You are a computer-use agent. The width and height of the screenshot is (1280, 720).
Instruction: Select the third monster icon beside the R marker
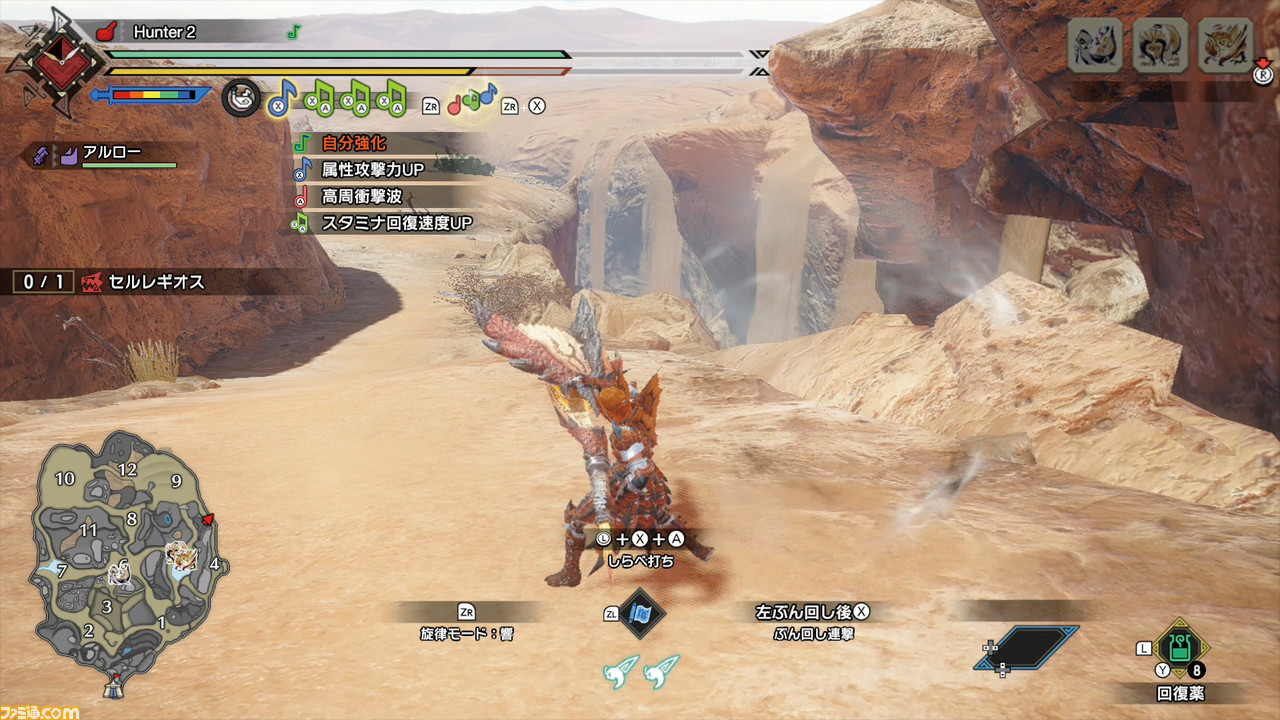click(x=1225, y=46)
